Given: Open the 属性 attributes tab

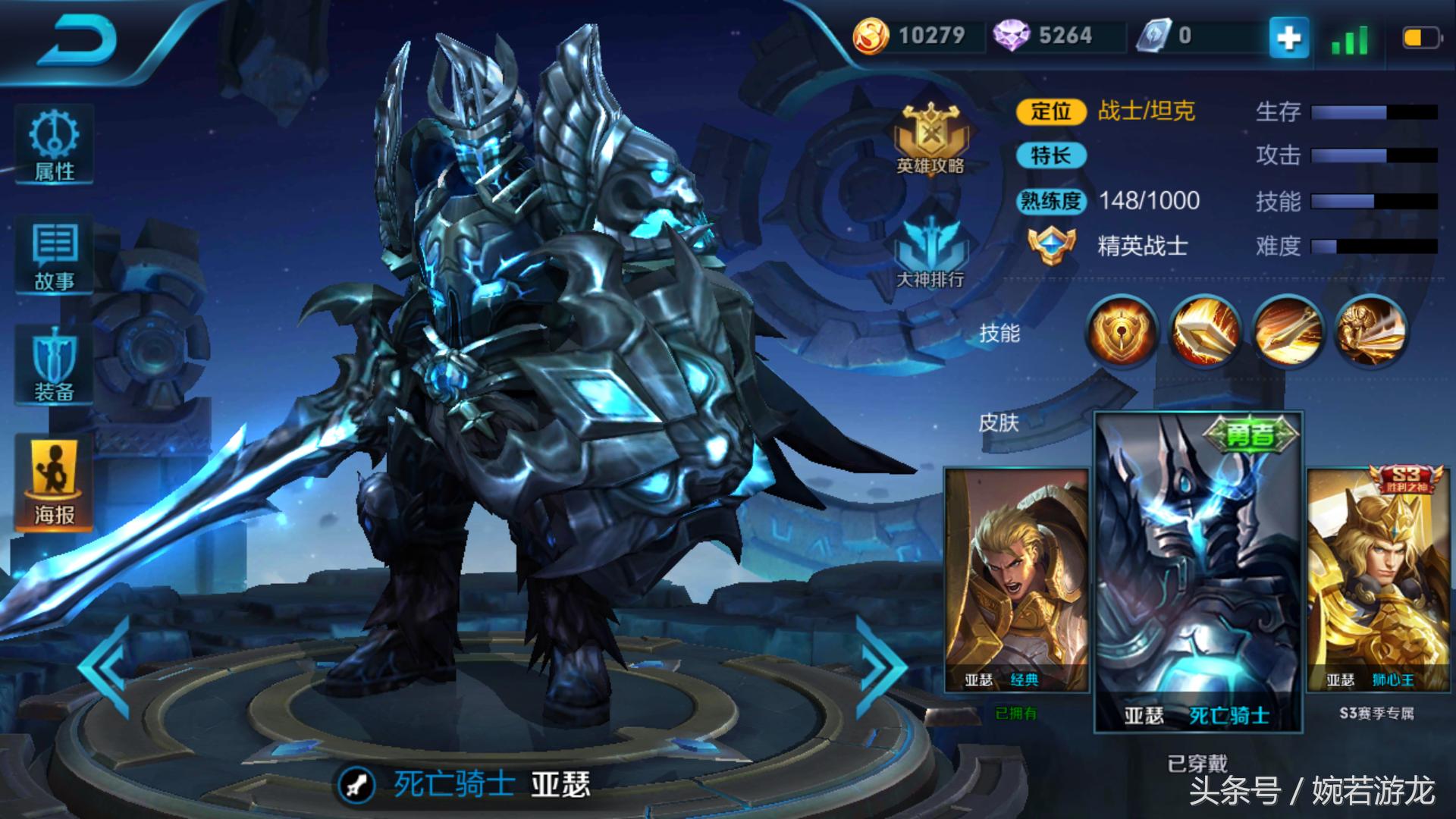Looking at the screenshot, I should (x=54, y=145).
